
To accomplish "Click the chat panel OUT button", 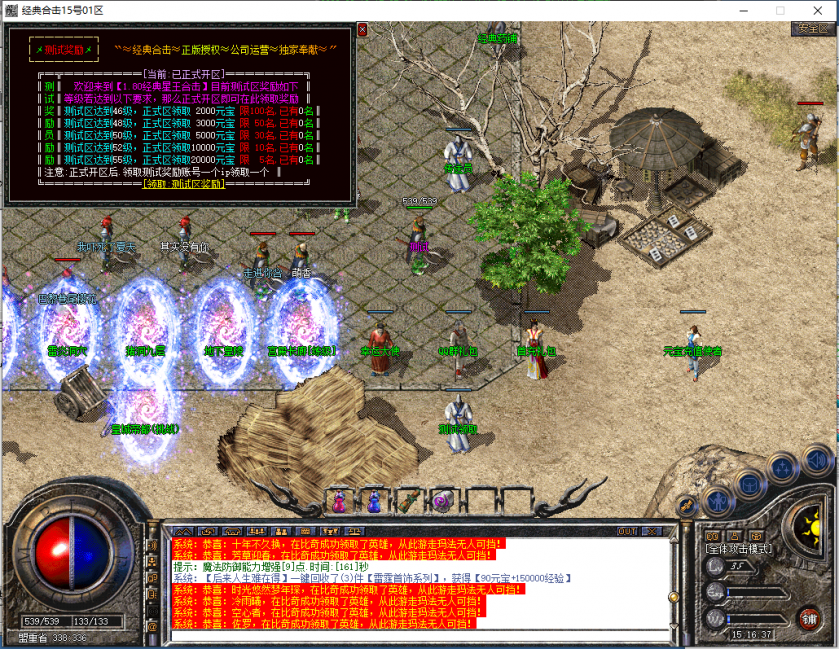I will (x=627, y=531).
